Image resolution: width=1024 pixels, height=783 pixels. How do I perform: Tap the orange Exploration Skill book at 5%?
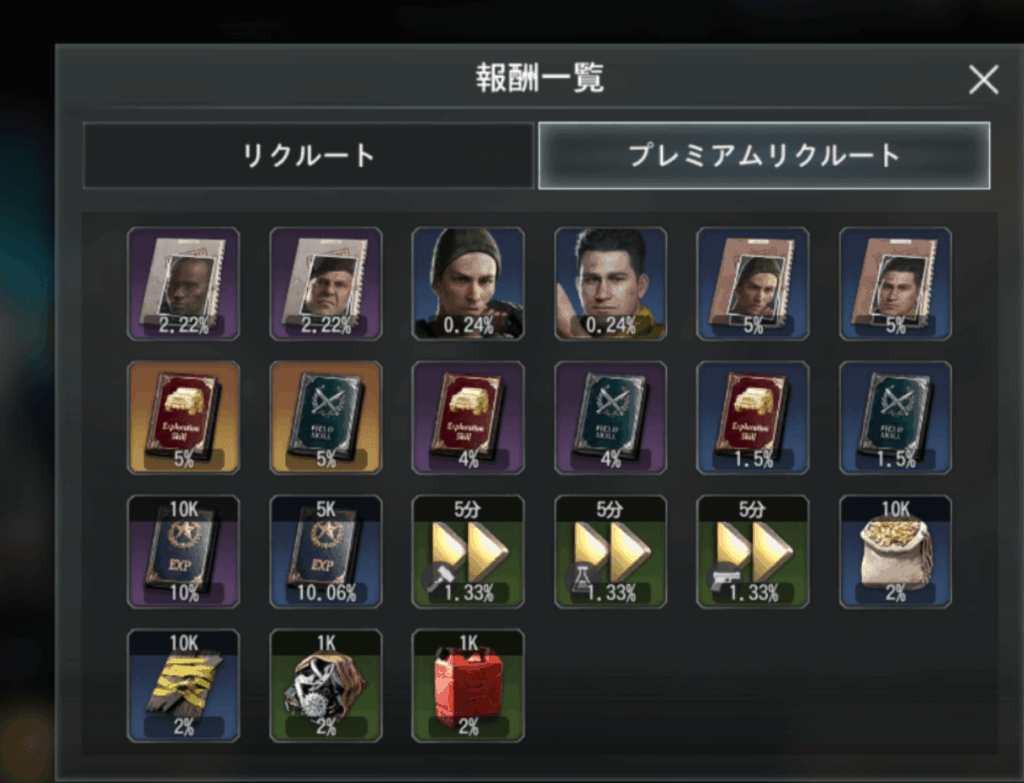183,417
